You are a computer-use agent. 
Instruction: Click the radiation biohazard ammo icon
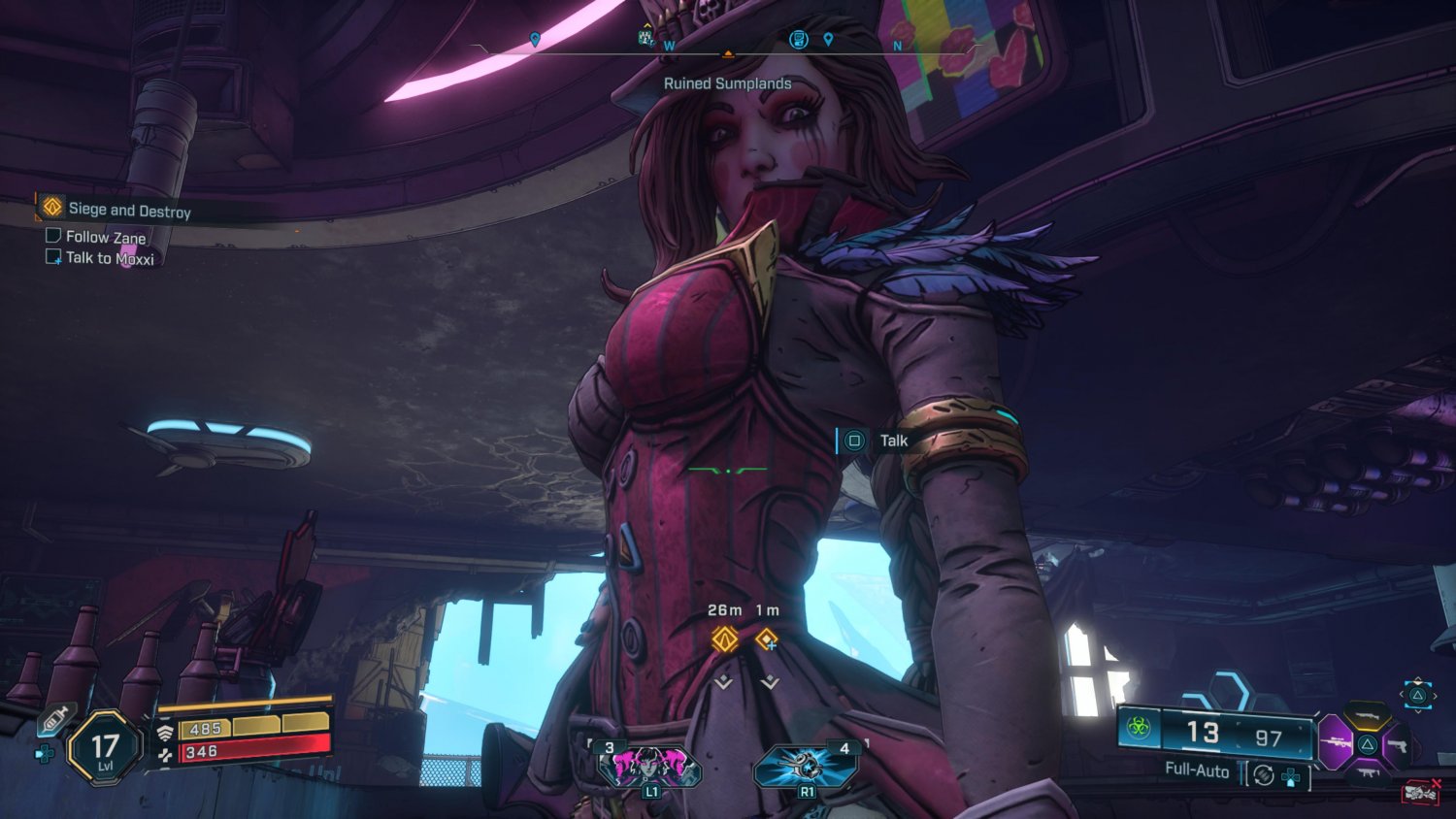(1141, 730)
